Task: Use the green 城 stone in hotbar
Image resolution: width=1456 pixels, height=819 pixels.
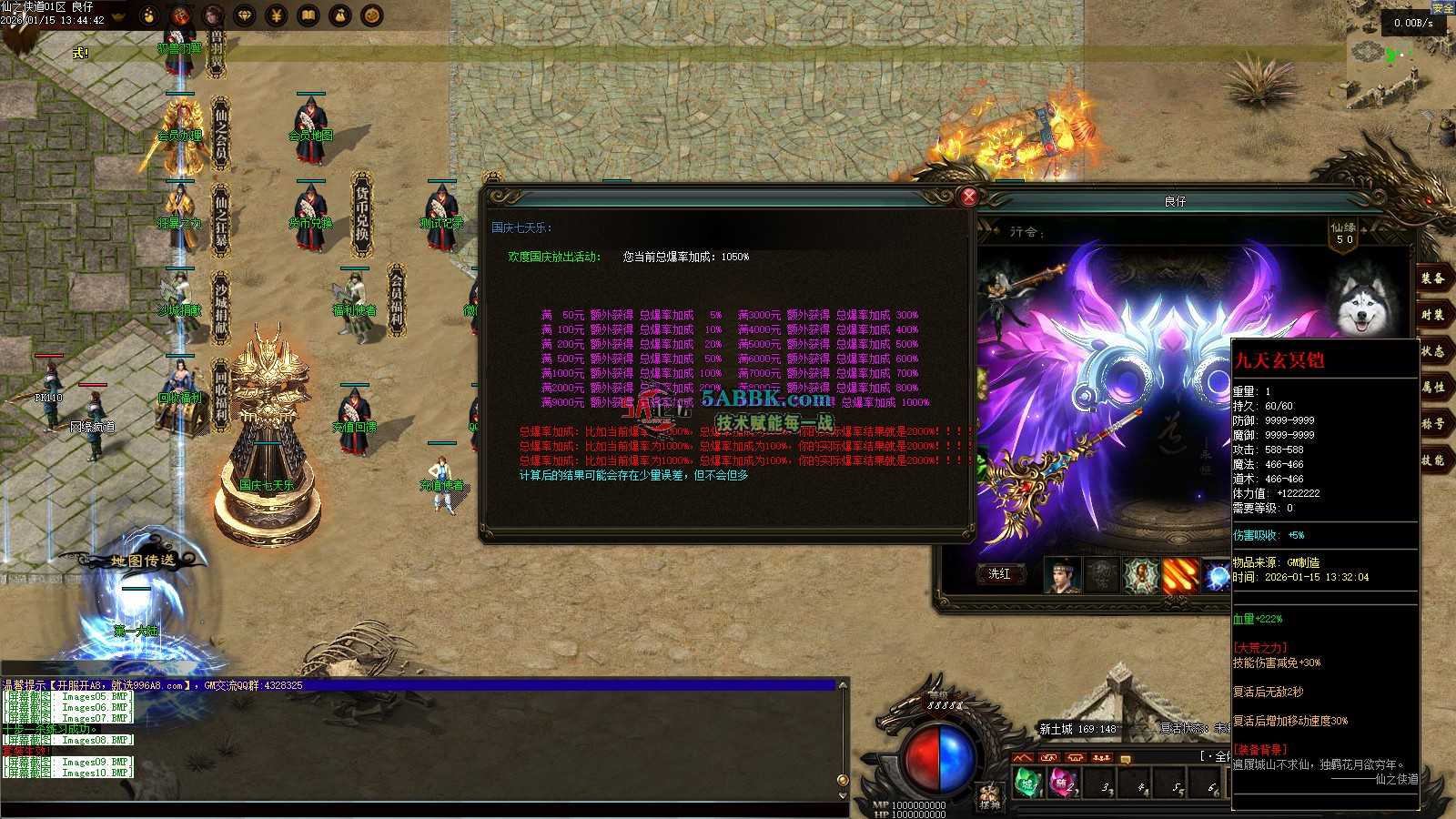Action: tap(1027, 784)
